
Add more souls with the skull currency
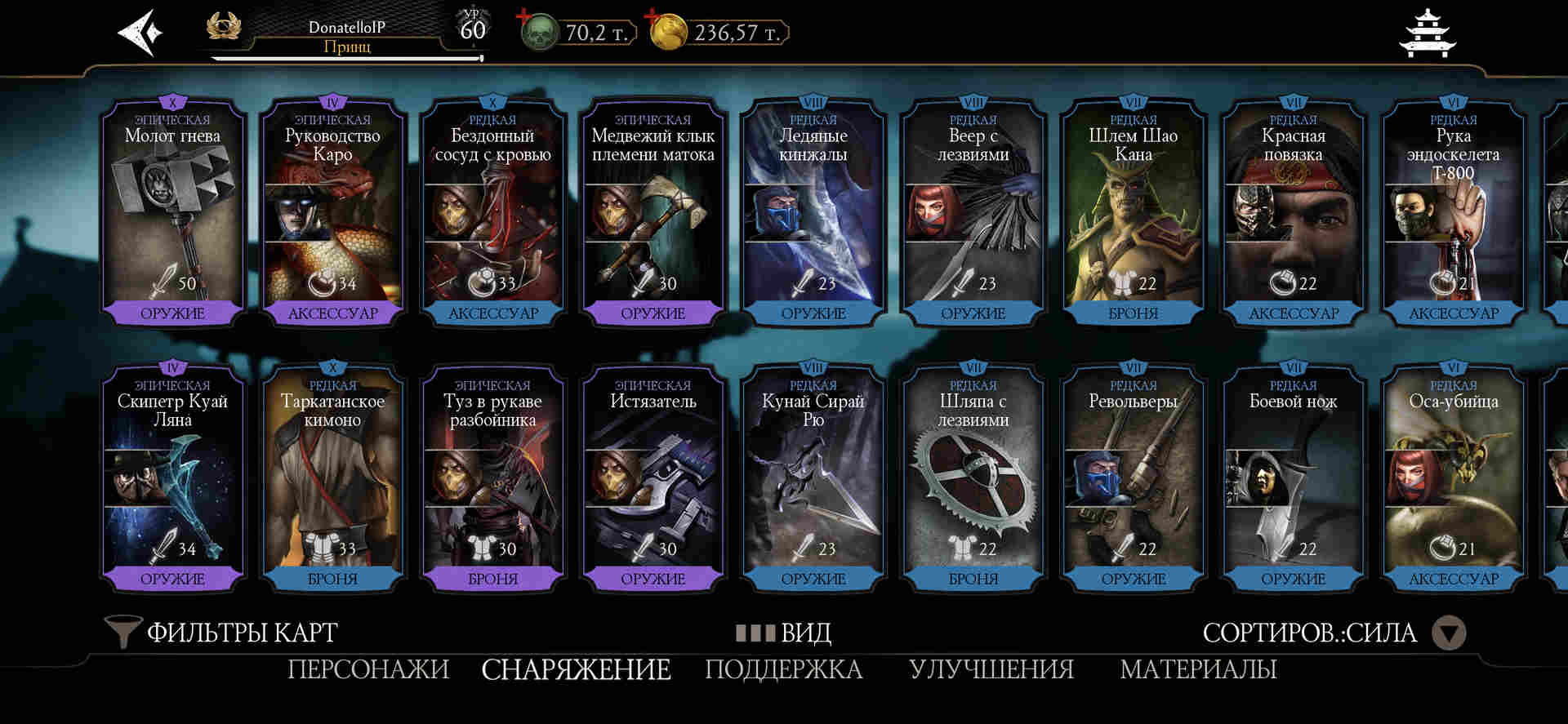537,32
